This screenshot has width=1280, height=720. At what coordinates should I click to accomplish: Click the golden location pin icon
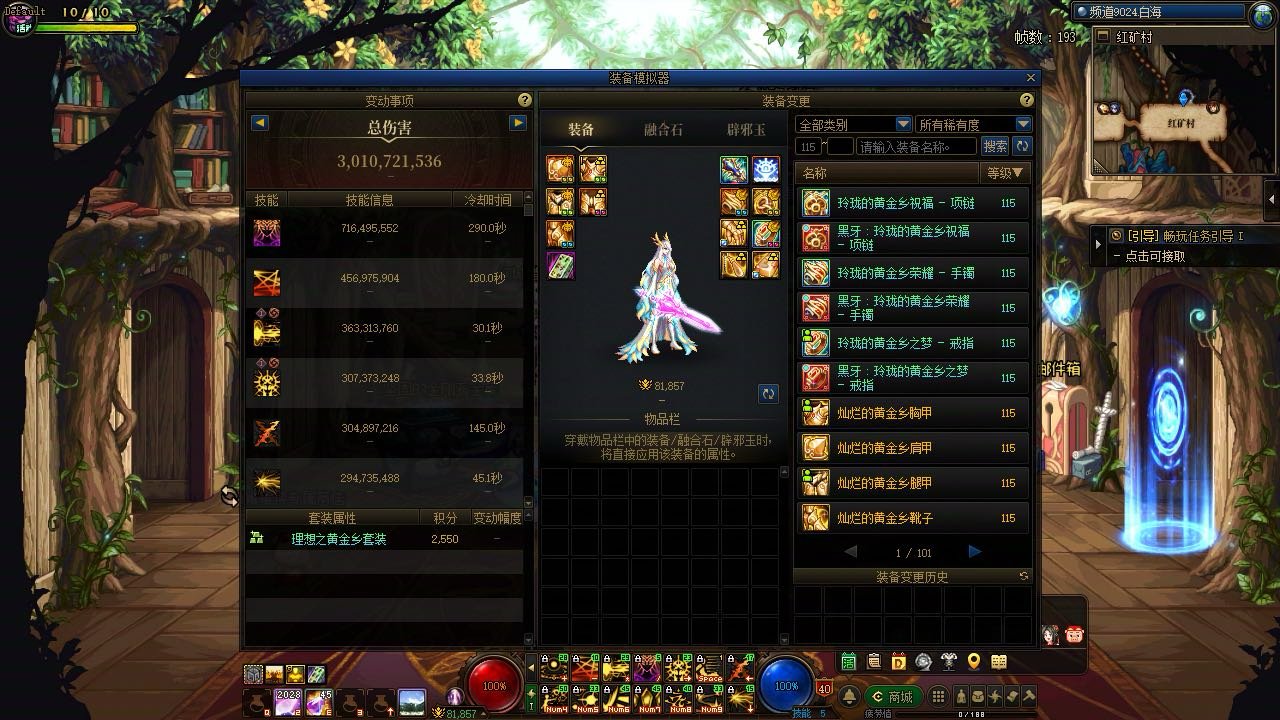(973, 662)
